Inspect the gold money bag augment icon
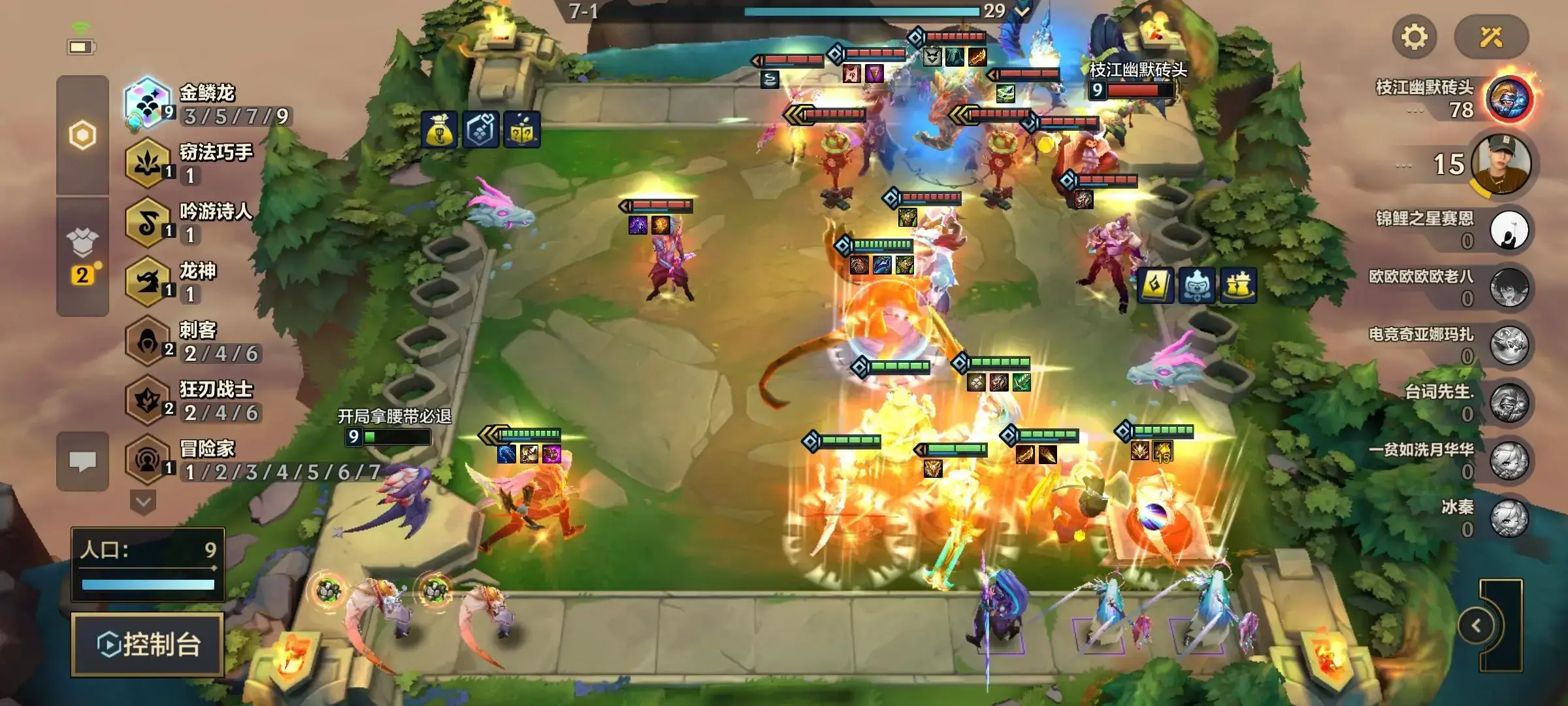Viewport: 1568px width, 706px height. pos(439,129)
